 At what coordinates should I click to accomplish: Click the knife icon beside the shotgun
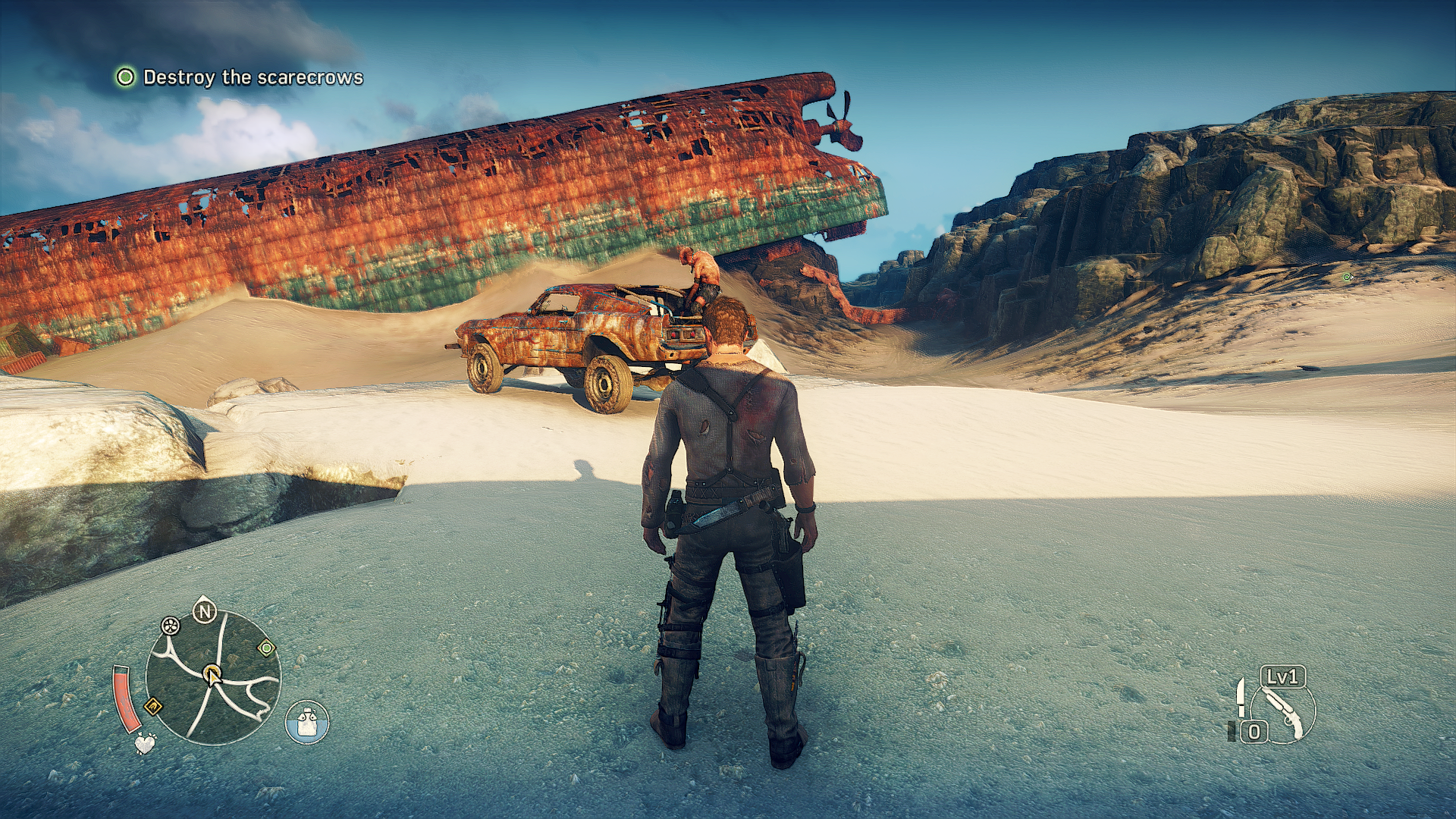1241,697
